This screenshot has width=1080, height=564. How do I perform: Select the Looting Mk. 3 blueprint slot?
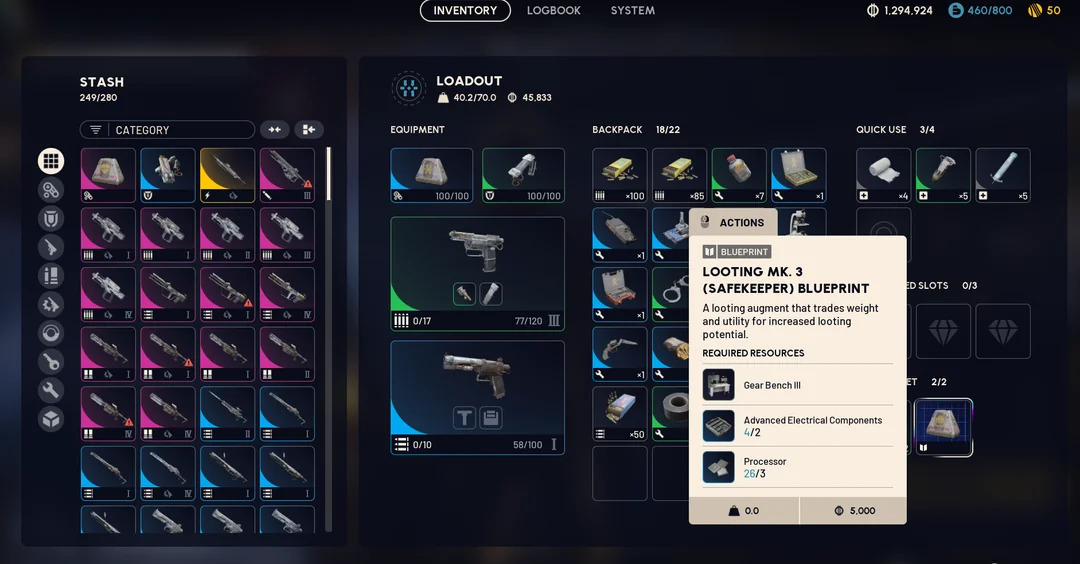(943, 427)
